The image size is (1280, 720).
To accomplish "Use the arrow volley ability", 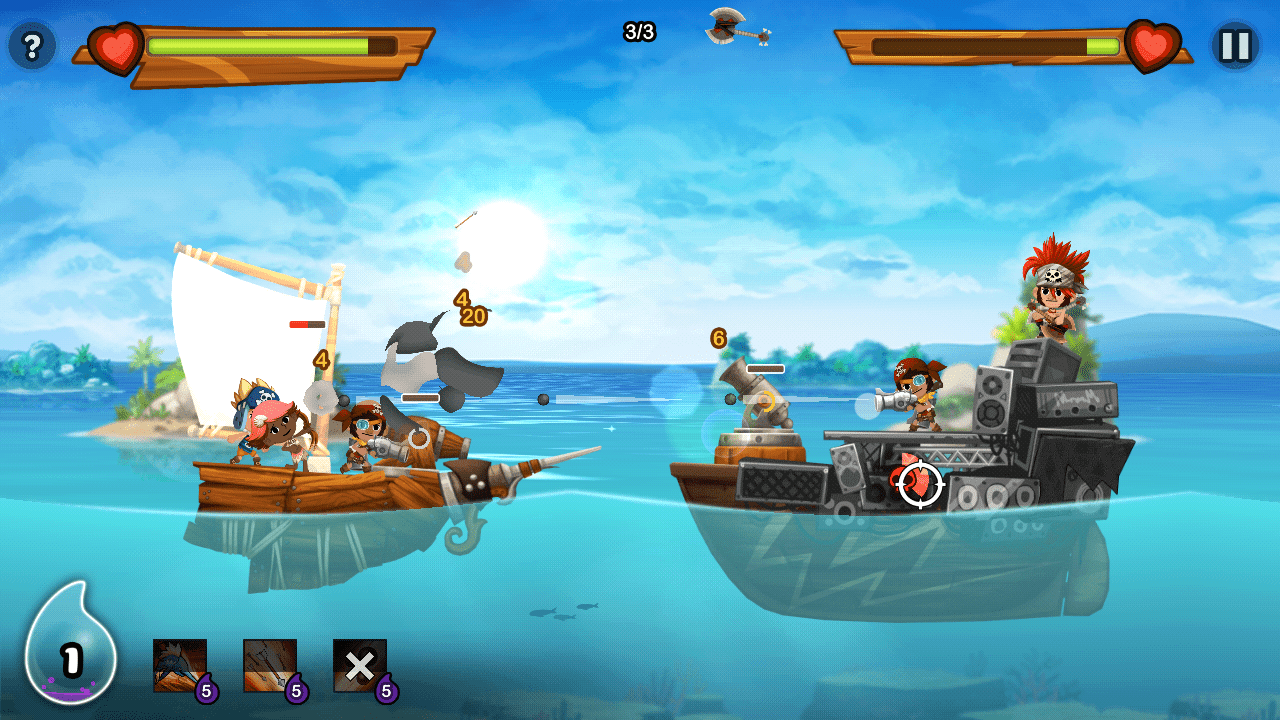I will [270, 666].
